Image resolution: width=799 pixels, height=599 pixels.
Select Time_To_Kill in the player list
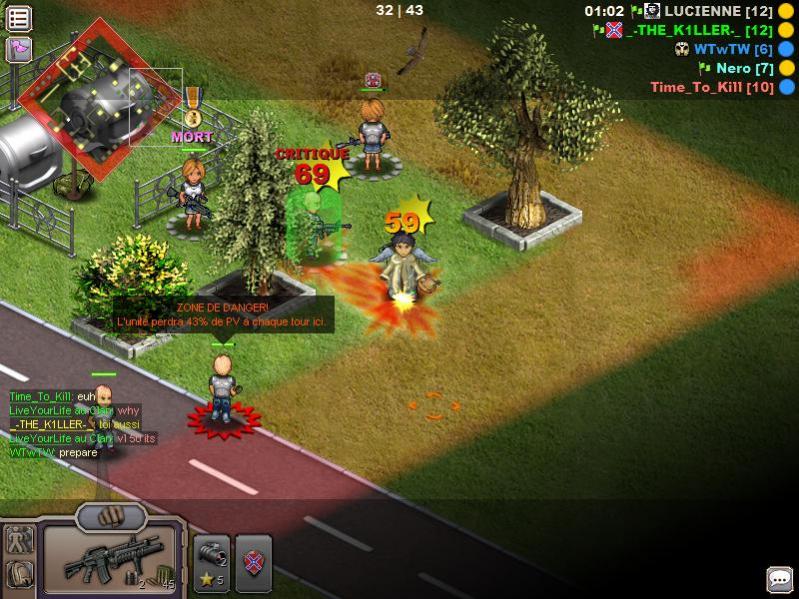point(712,87)
